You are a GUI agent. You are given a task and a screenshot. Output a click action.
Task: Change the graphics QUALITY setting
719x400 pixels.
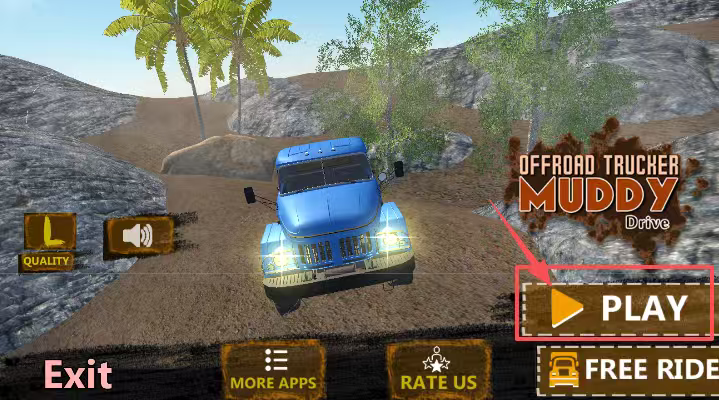[46, 240]
